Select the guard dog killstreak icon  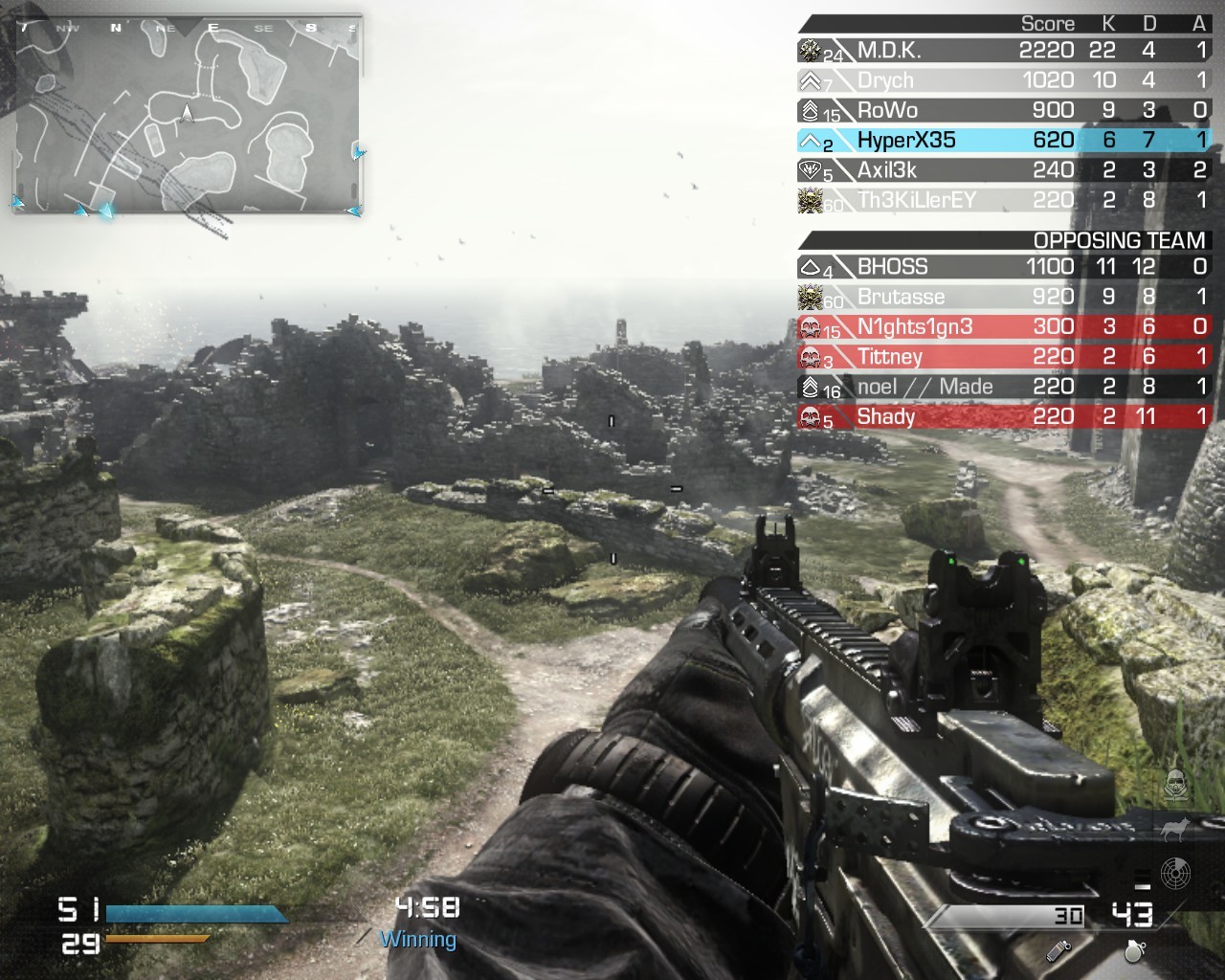[x=1173, y=831]
